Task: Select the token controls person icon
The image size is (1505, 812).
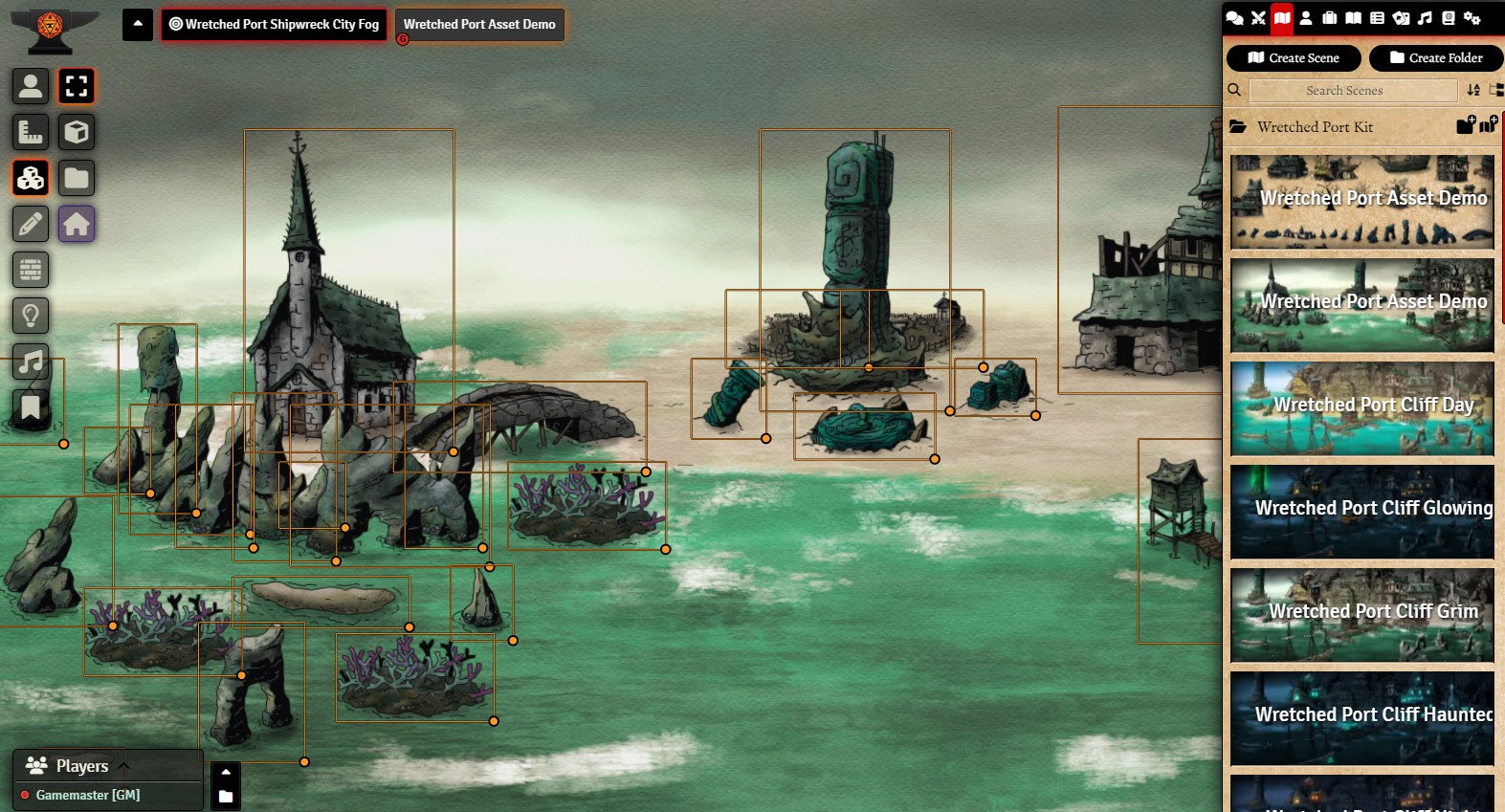Action: coord(31,86)
